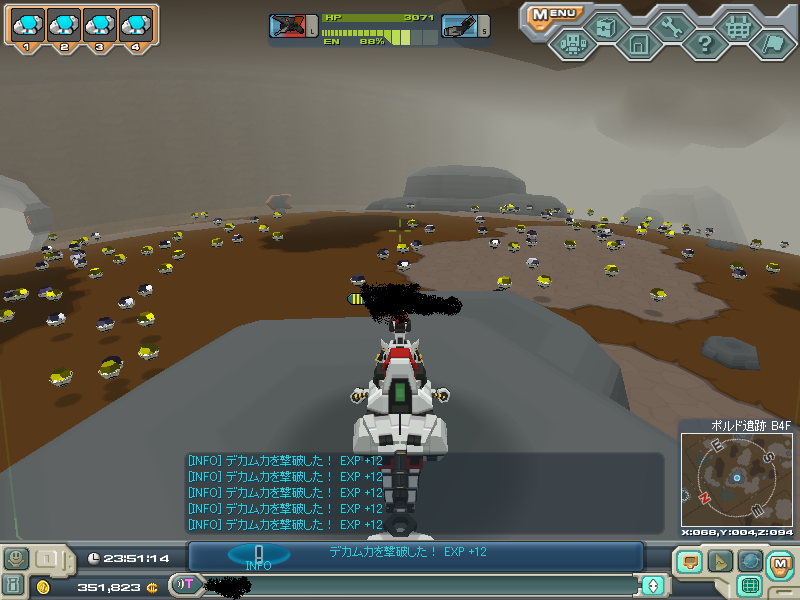The width and height of the screenshot is (800, 600).
Task: Click the minimap of ボルド遺跡 B4F
Action: click(x=735, y=478)
